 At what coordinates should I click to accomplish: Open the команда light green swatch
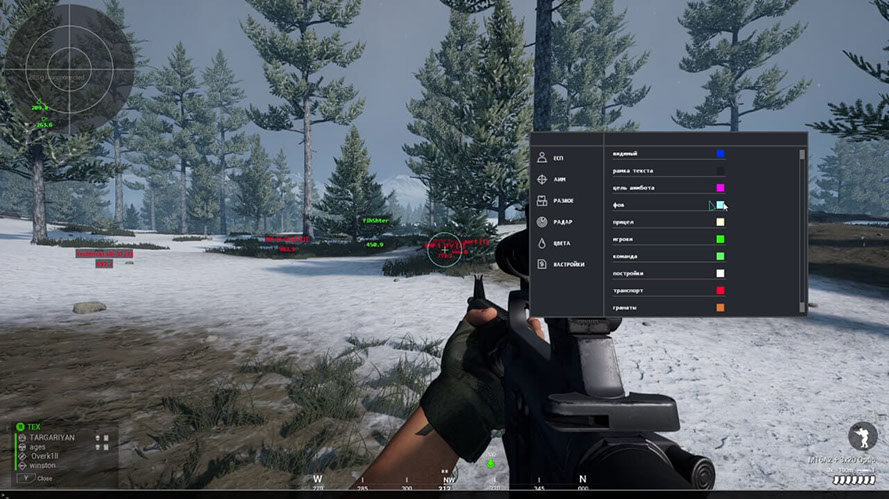point(720,256)
